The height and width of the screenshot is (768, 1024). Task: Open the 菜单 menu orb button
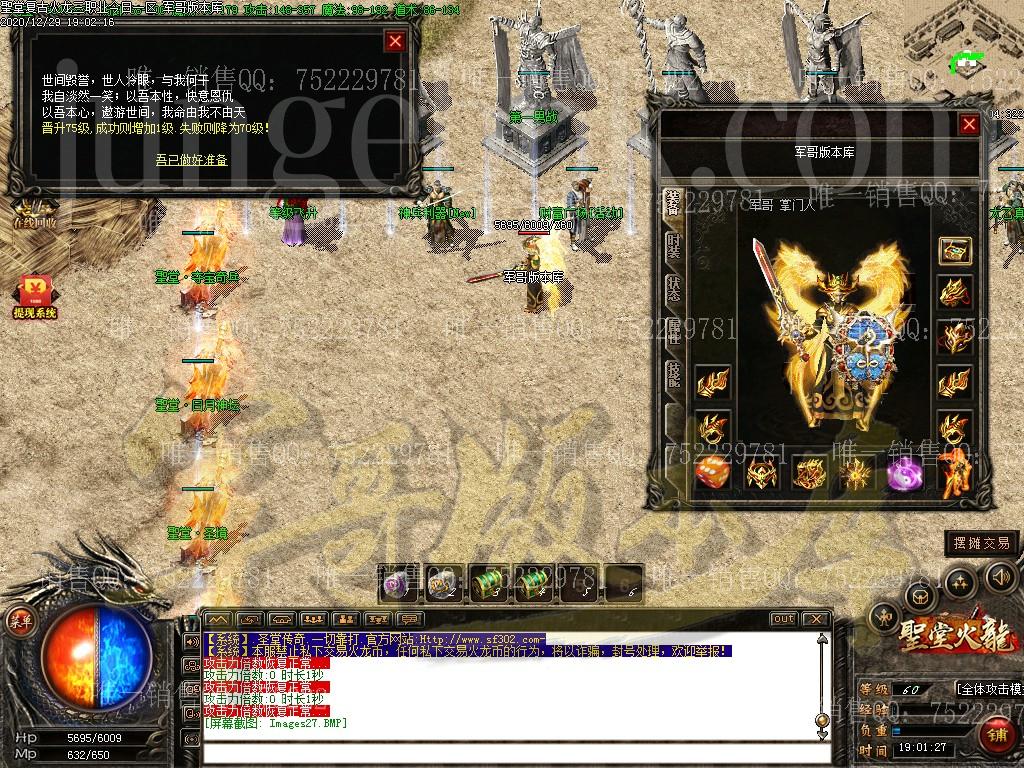coord(20,620)
